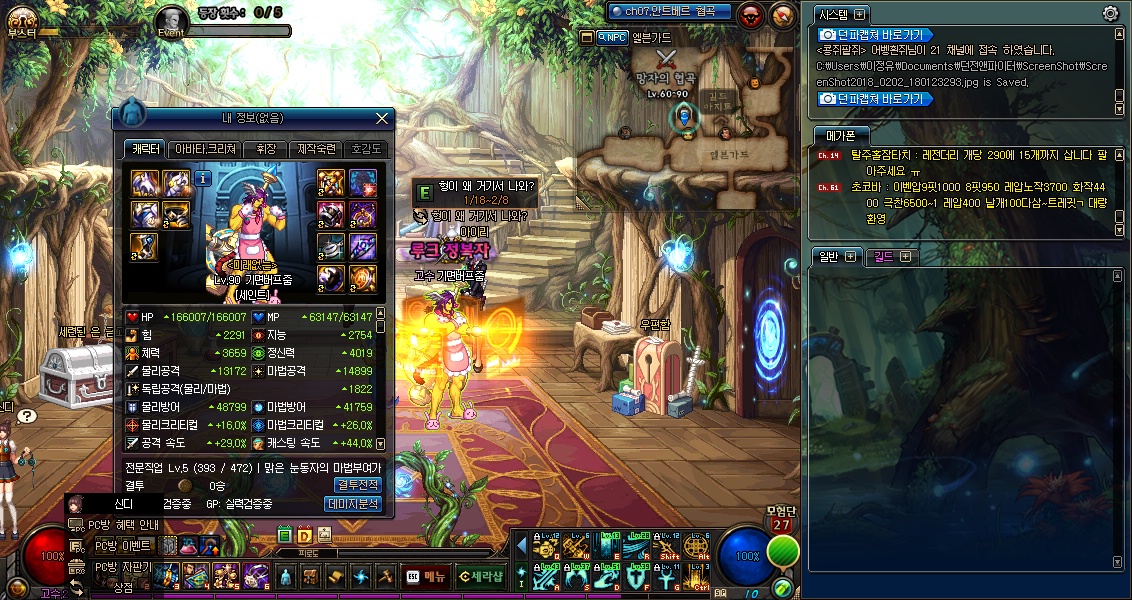
Task: Switch to the 아바타.크리쳐 tab
Action: point(205,149)
